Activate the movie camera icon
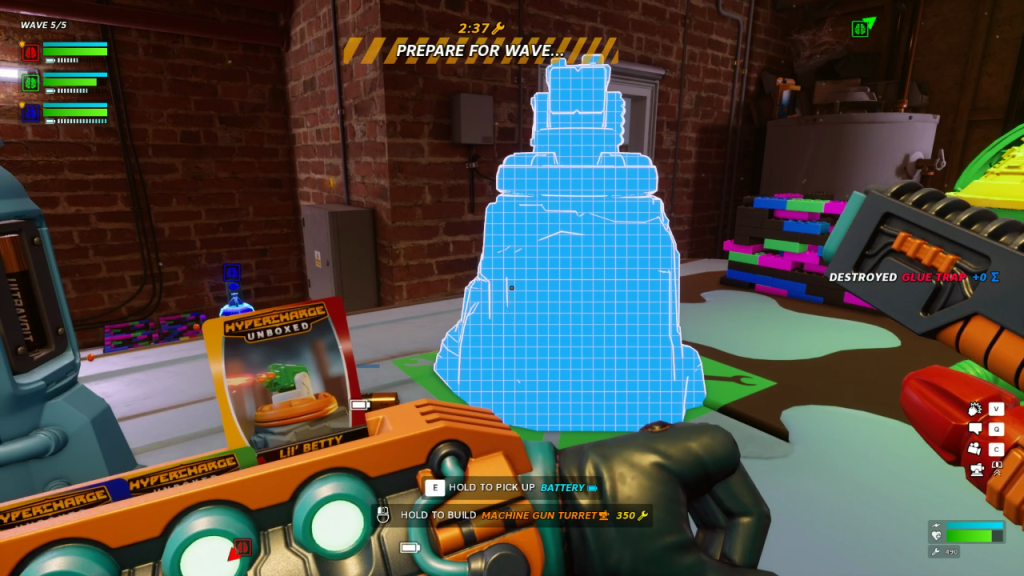This screenshot has width=1024, height=576. coord(975,449)
